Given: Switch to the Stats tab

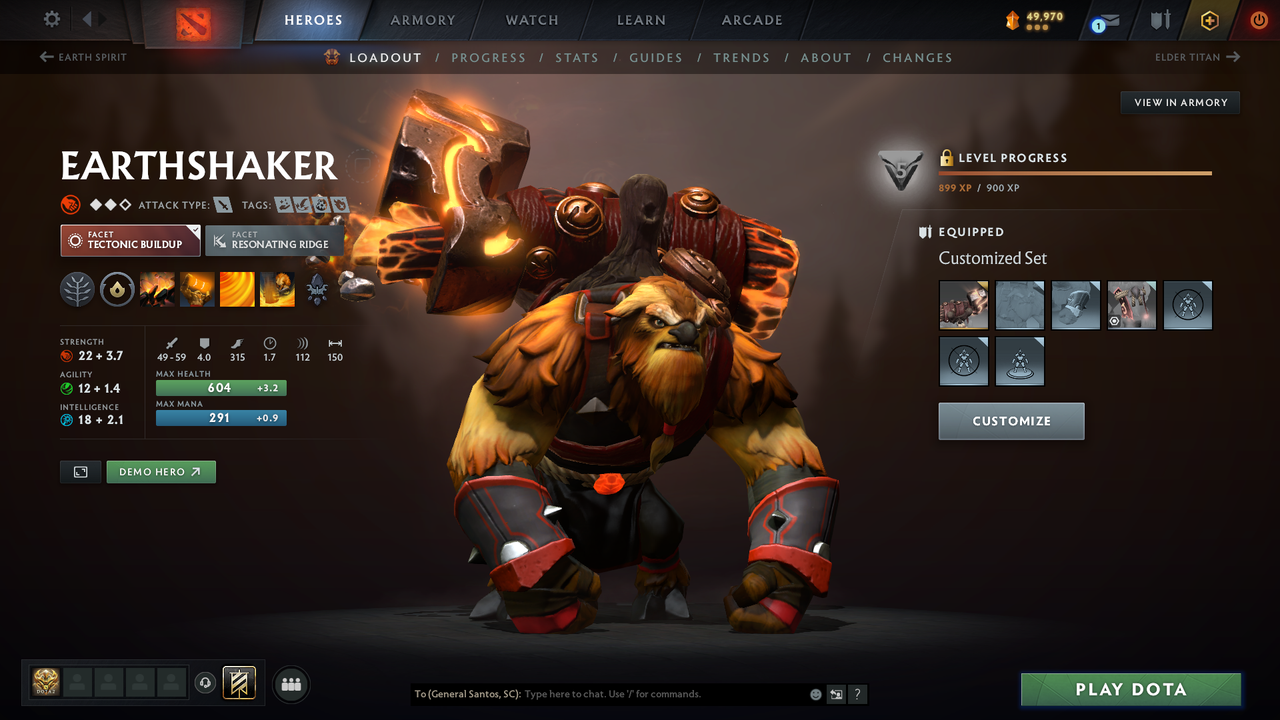Looking at the screenshot, I should coord(577,57).
